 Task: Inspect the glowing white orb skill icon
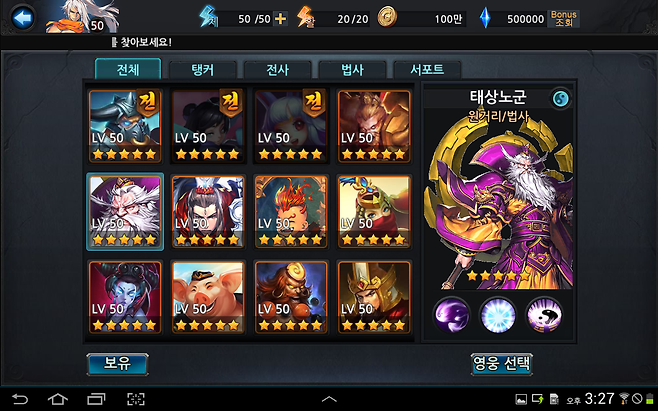click(498, 314)
